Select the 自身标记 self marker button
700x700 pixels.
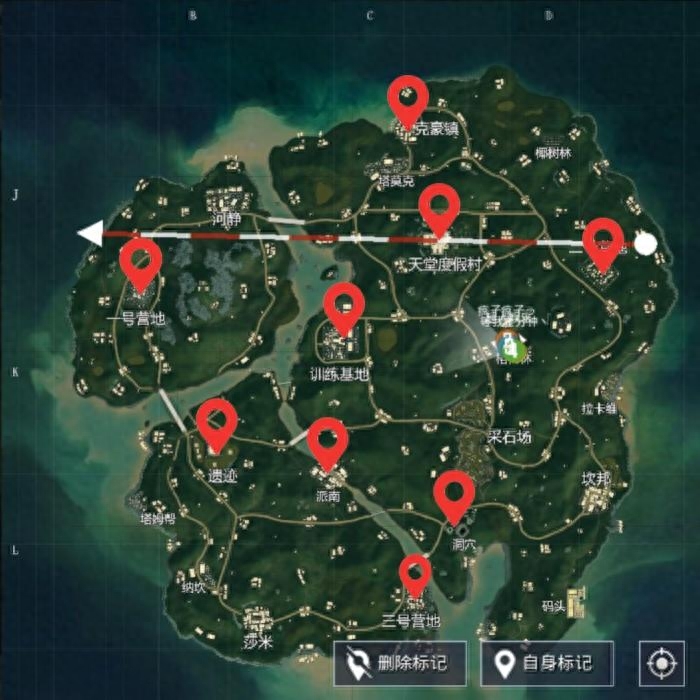[x=547, y=663]
